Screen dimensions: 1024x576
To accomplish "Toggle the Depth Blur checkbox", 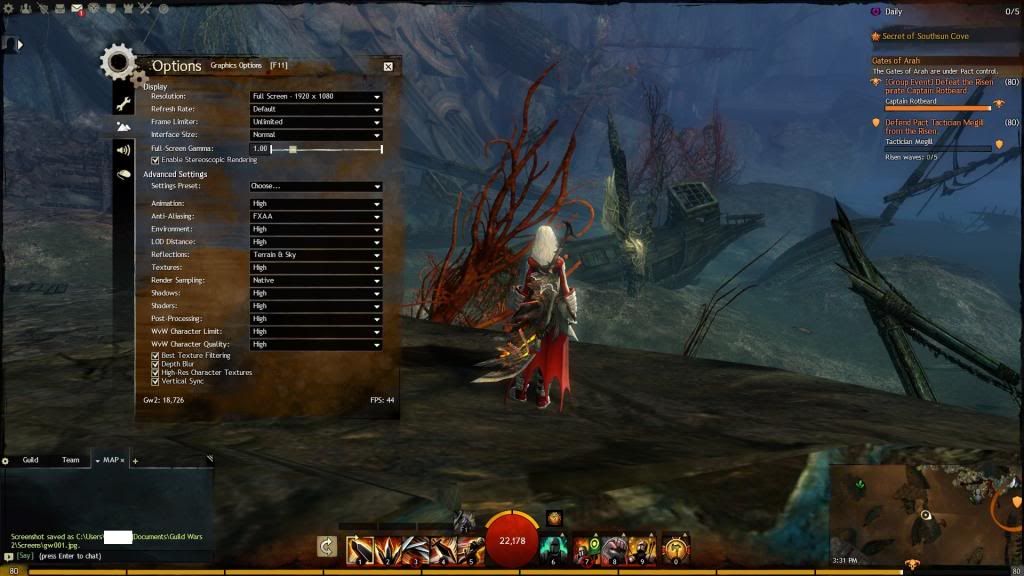I will 155,364.
